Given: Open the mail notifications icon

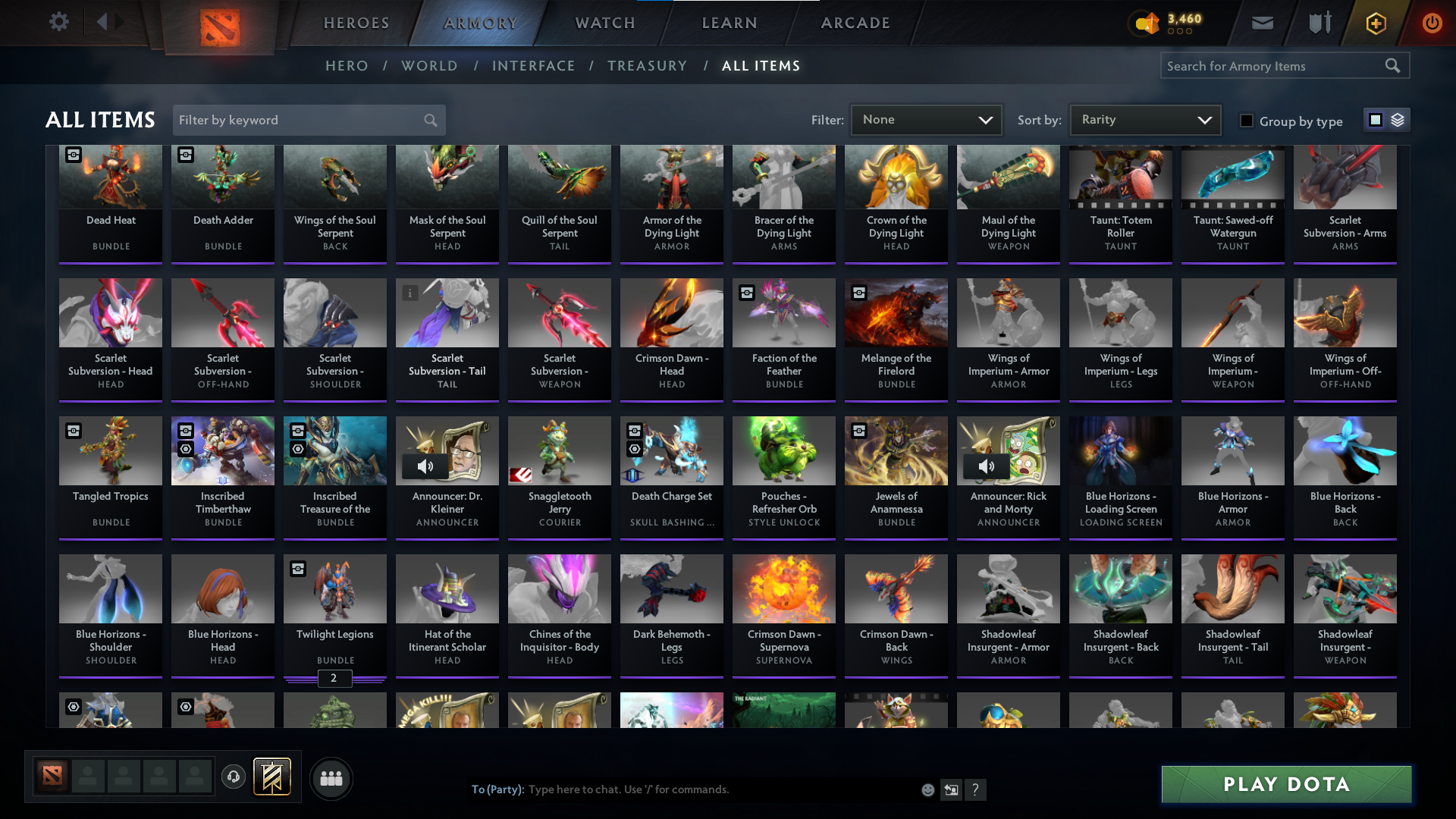Looking at the screenshot, I should [1261, 23].
